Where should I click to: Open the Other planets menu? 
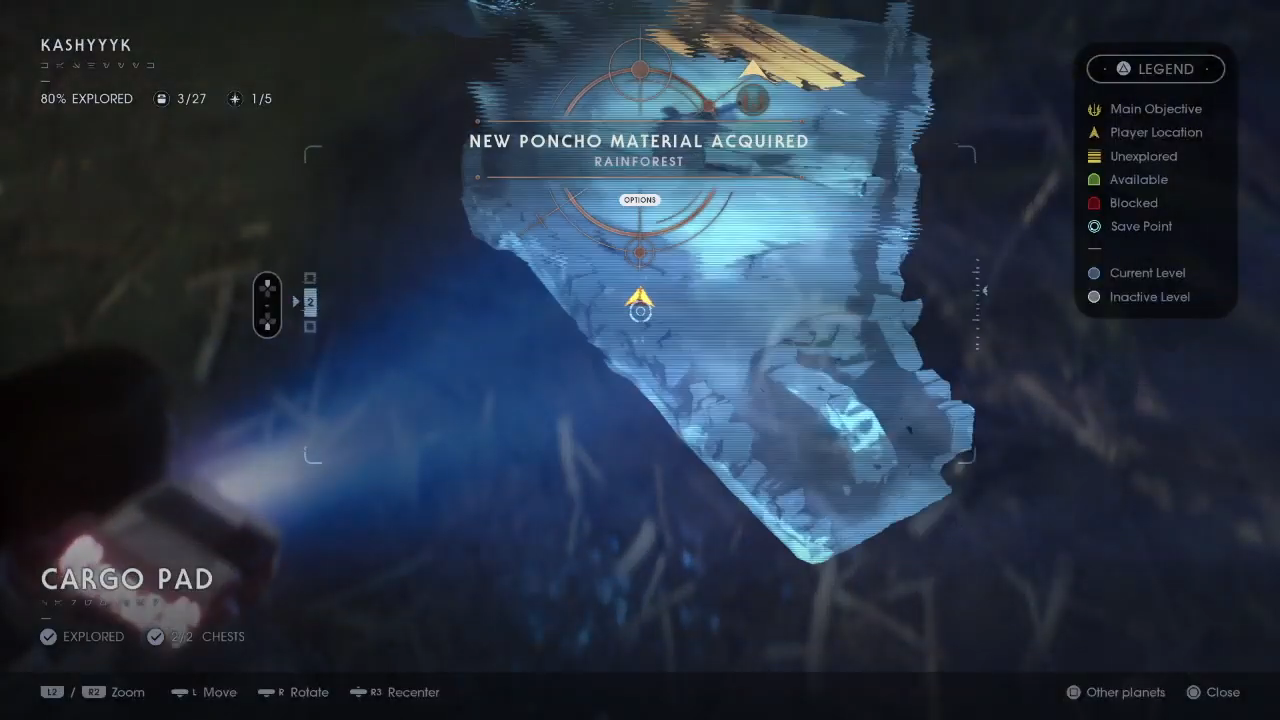(x=1115, y=692)
